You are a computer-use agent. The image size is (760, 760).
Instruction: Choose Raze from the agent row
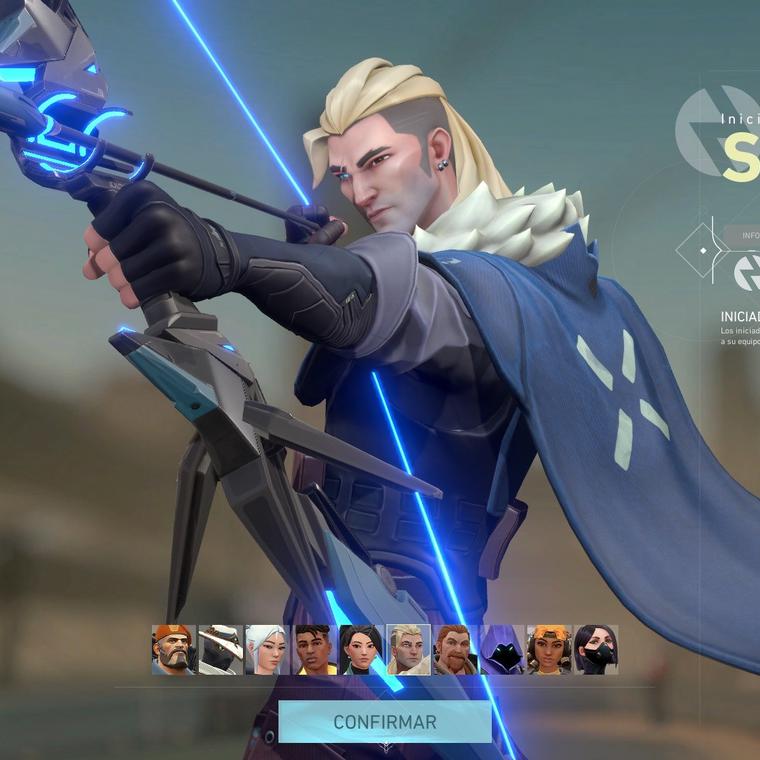549,650
